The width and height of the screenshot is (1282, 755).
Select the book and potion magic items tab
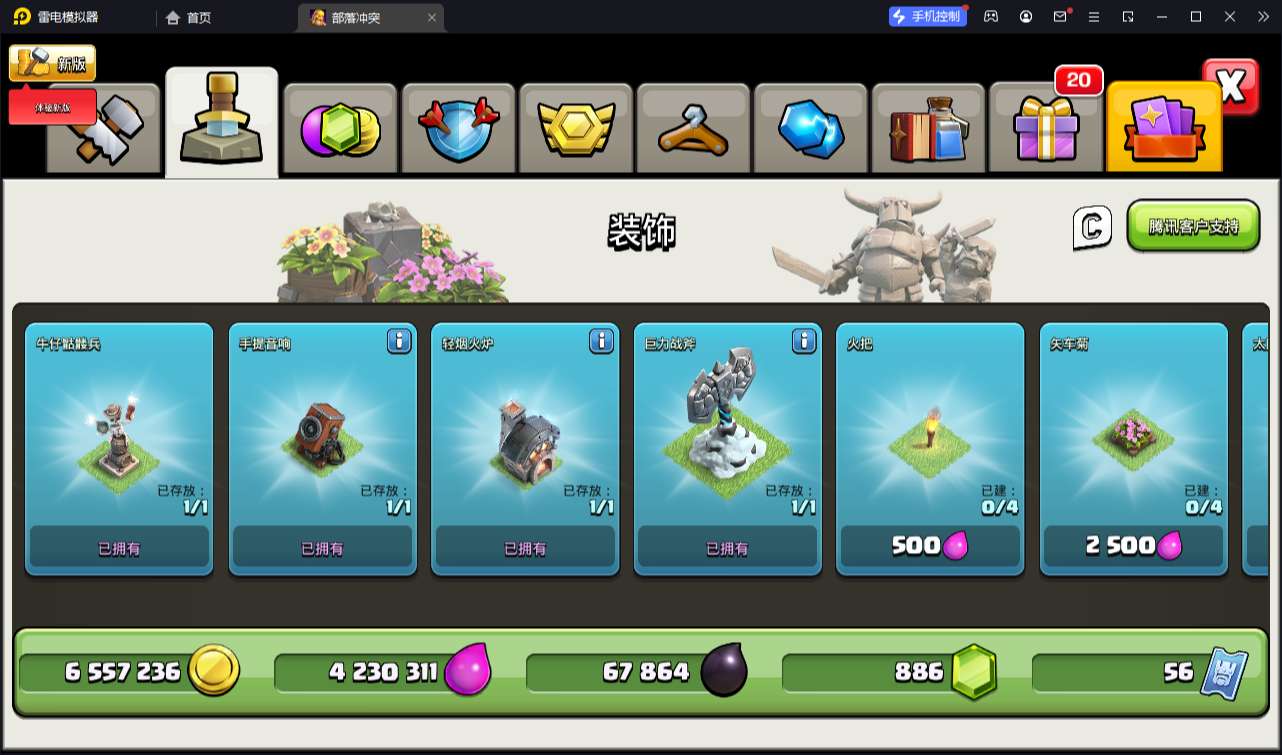[928, 130]
